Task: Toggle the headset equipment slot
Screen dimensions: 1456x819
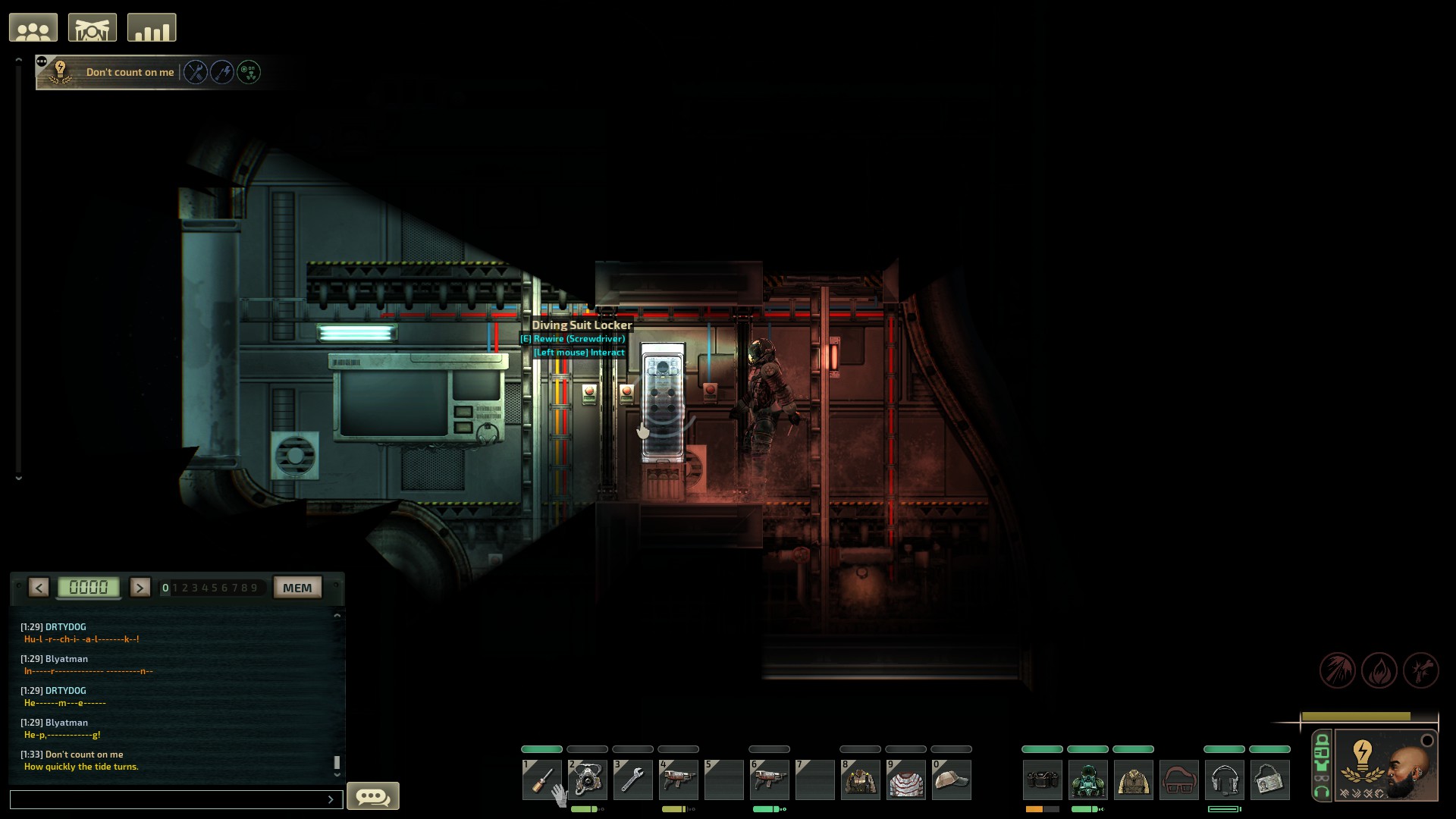Action: click(x=1225, y=780)
